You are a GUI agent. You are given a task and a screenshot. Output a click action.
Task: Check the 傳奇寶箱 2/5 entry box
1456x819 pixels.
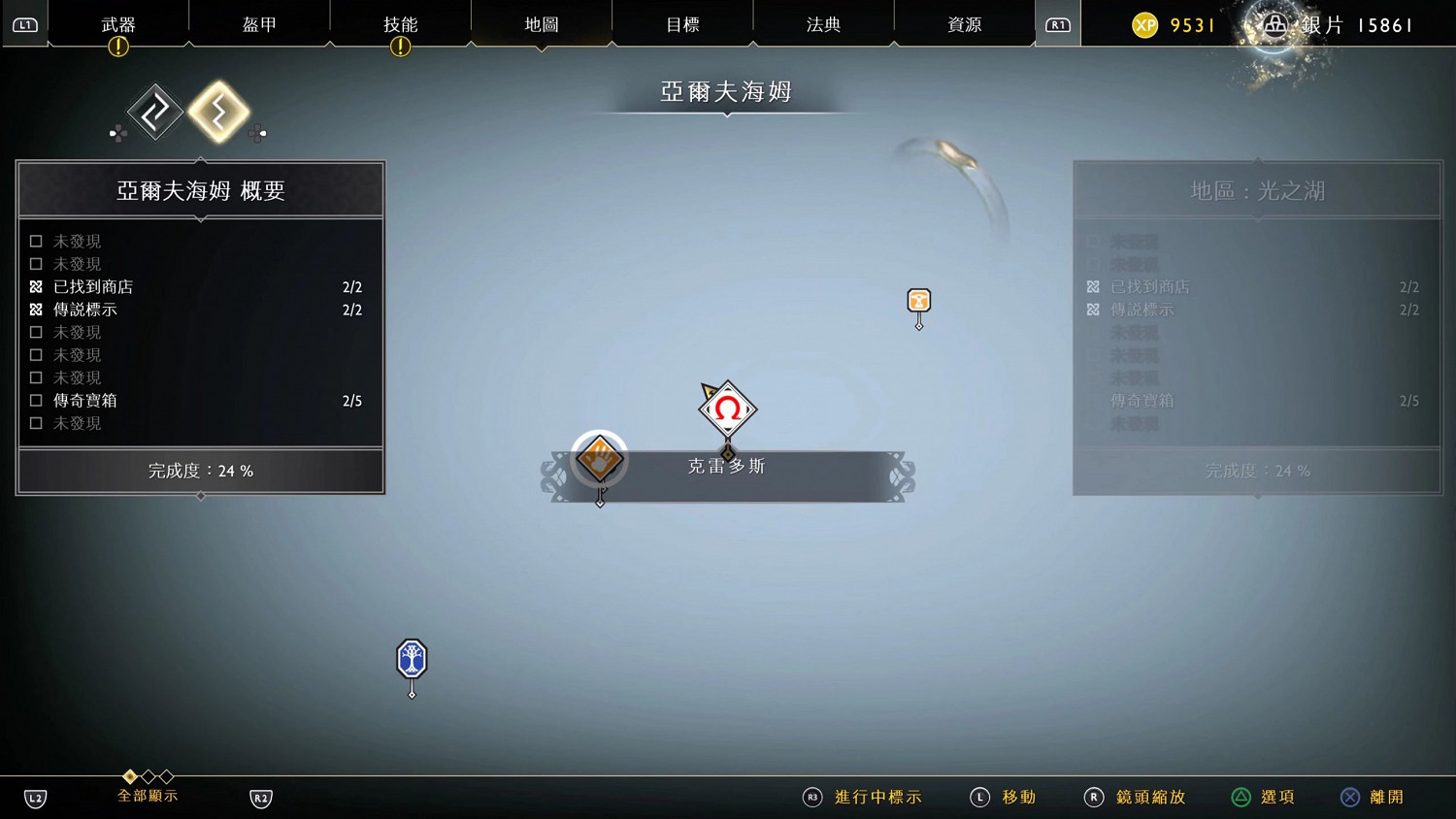tap(36, 400)
